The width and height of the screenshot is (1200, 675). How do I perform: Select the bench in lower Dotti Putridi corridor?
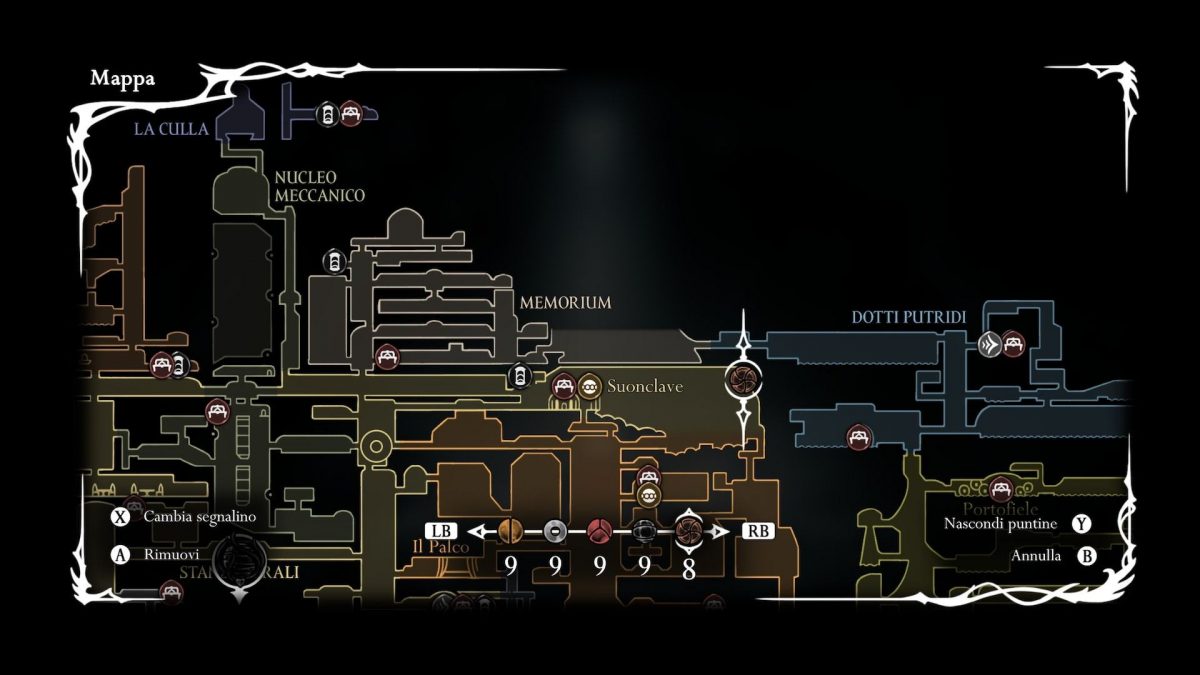(x=858, y=436)
